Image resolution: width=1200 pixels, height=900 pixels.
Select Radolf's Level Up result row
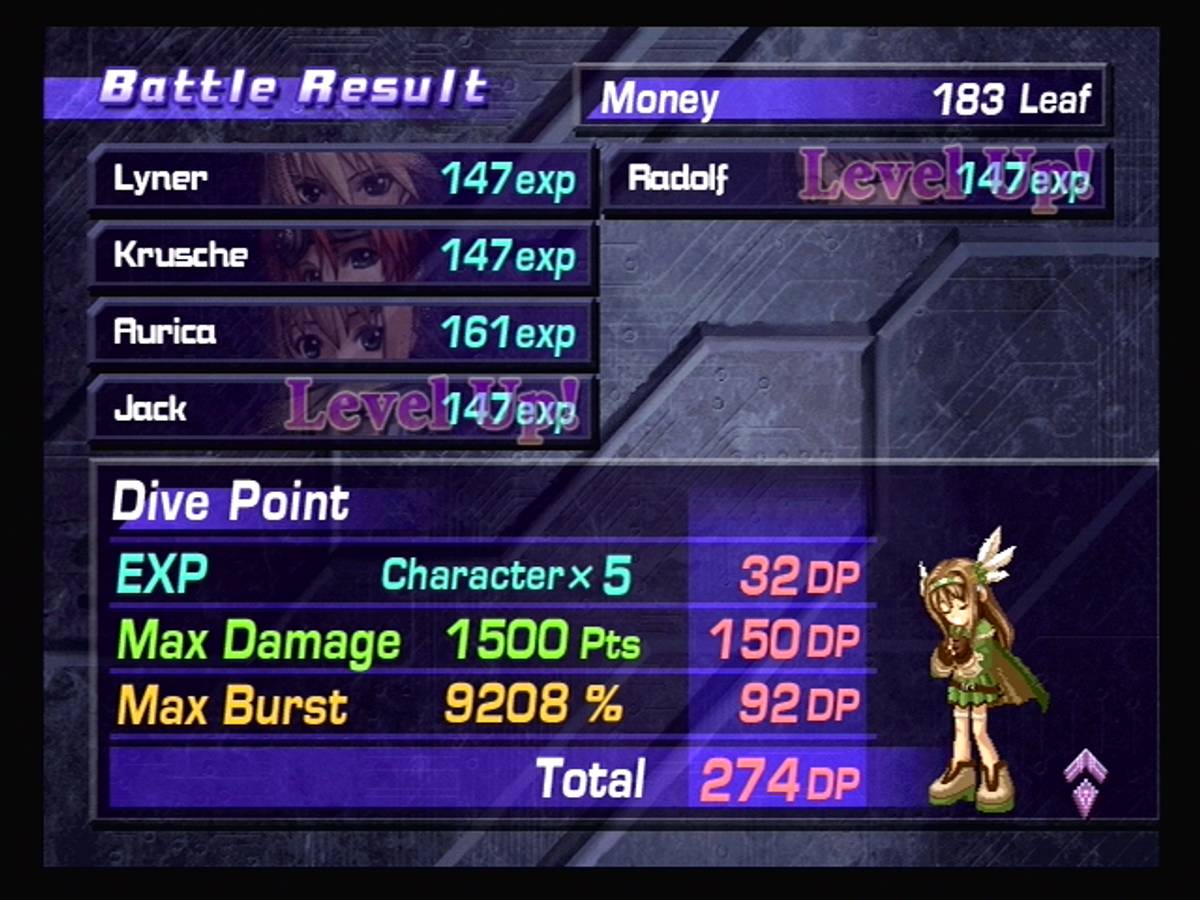856,180
